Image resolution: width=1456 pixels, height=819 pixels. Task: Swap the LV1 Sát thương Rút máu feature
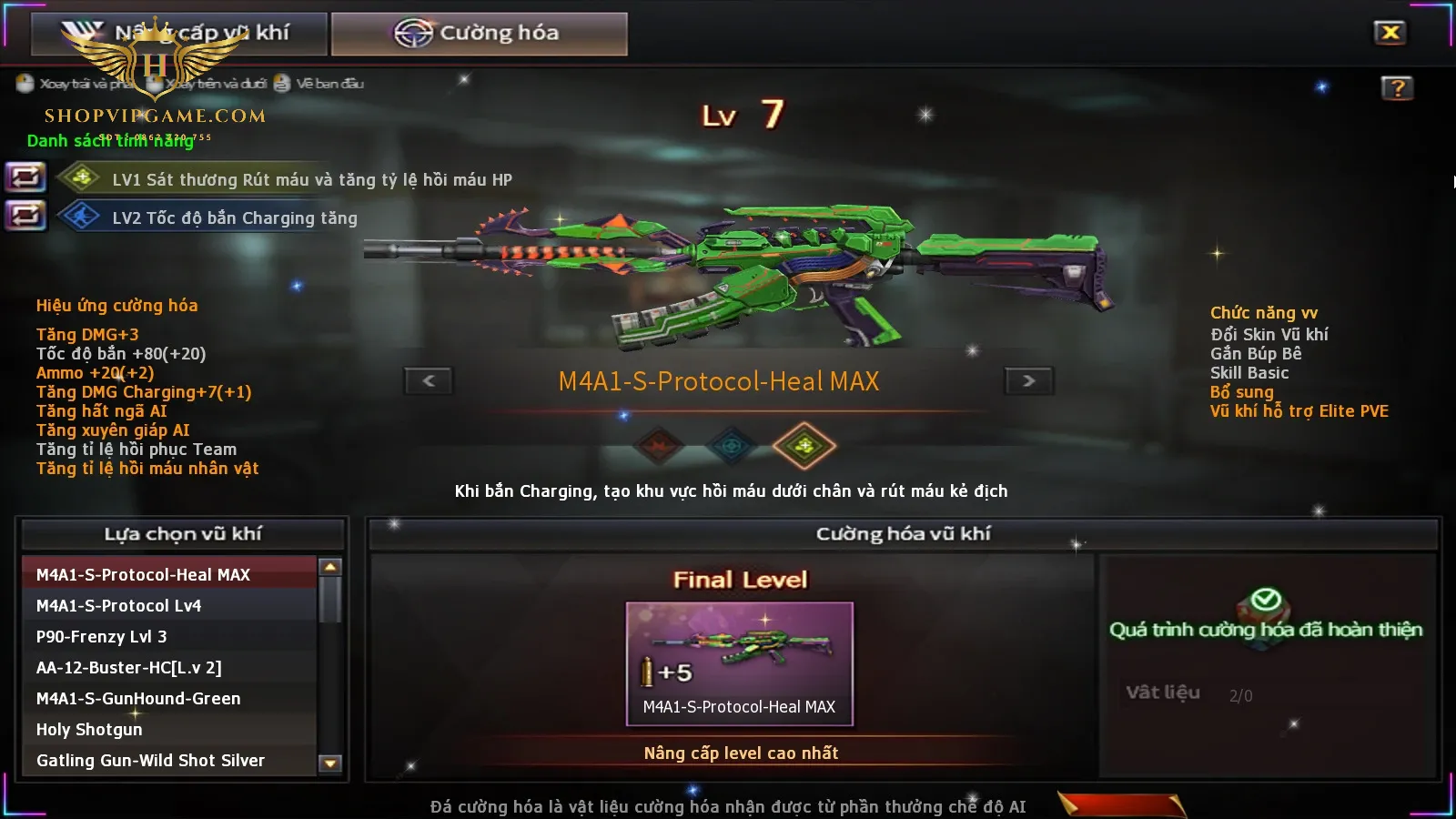tap(25, 177)
